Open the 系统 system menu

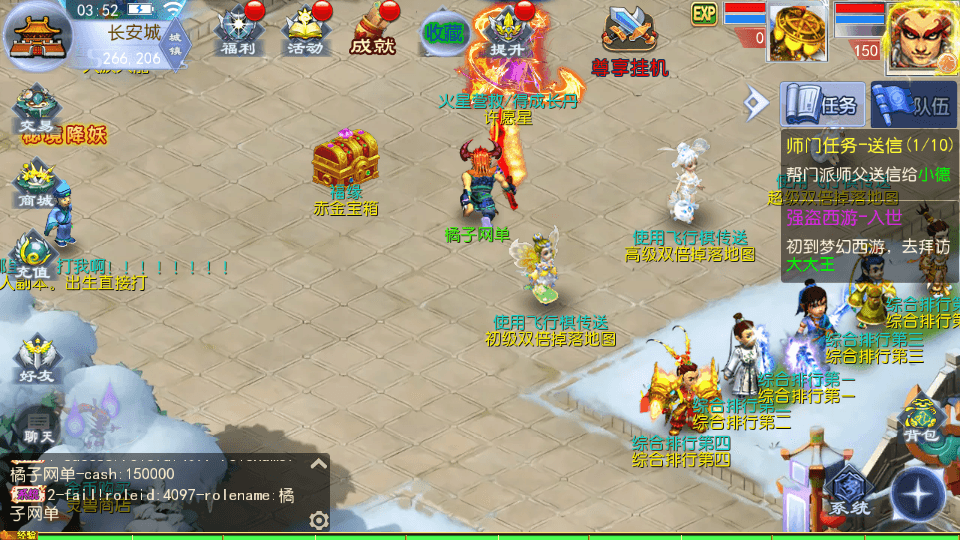[x=849, y=493]
